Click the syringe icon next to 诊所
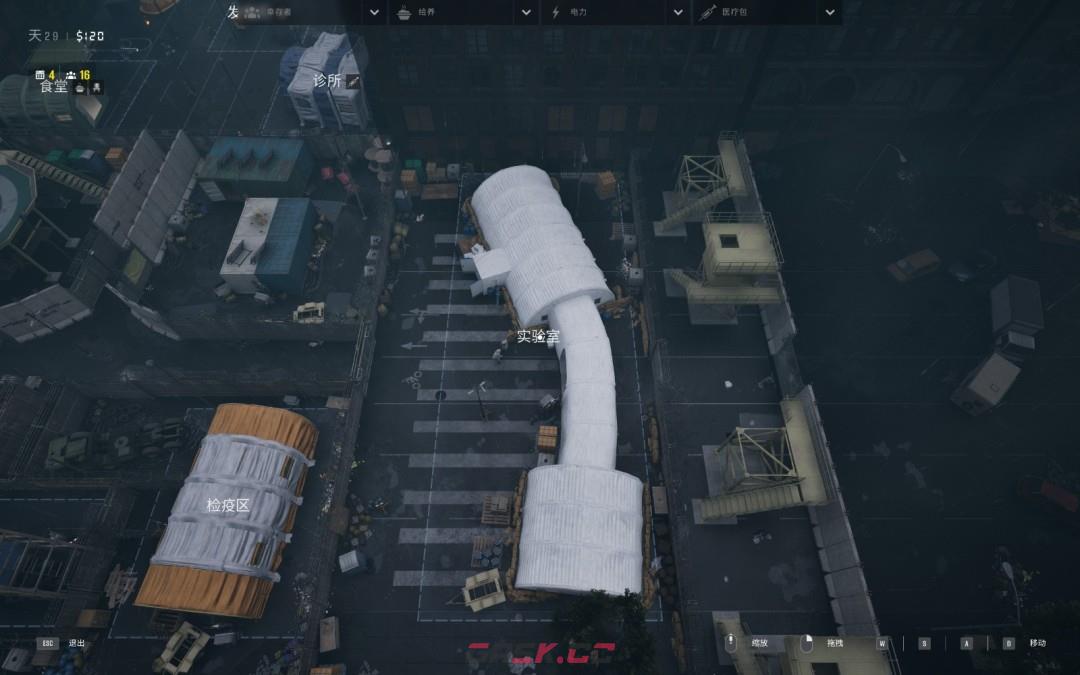Image resolution: width=1080 pixels, height=675 pixels. tap(353, 81)
